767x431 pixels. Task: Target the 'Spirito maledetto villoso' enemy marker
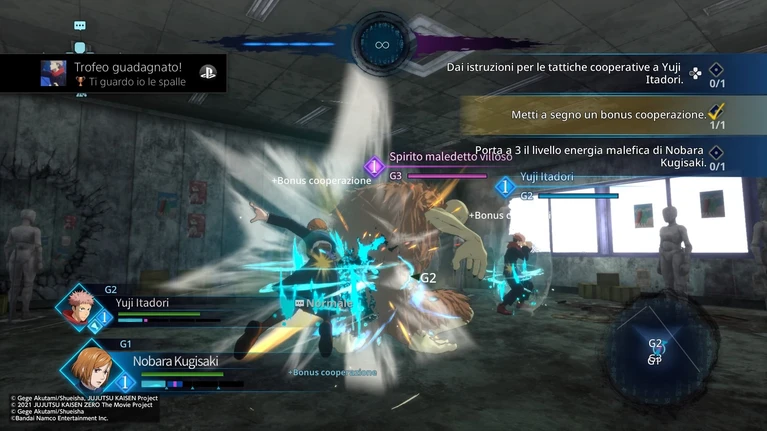click(374, 166)
